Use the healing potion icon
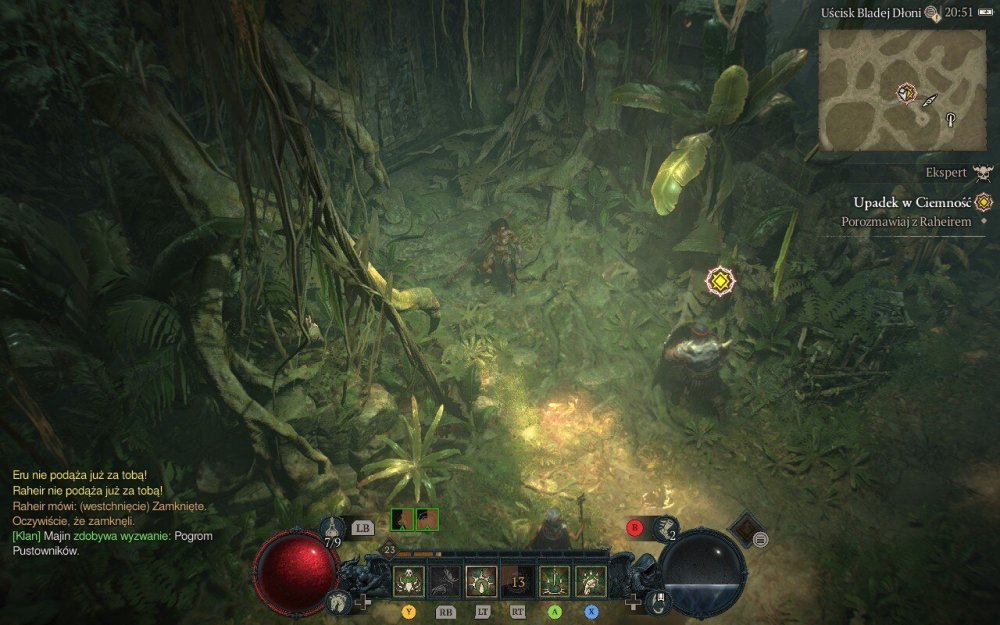 click(334, 526)
